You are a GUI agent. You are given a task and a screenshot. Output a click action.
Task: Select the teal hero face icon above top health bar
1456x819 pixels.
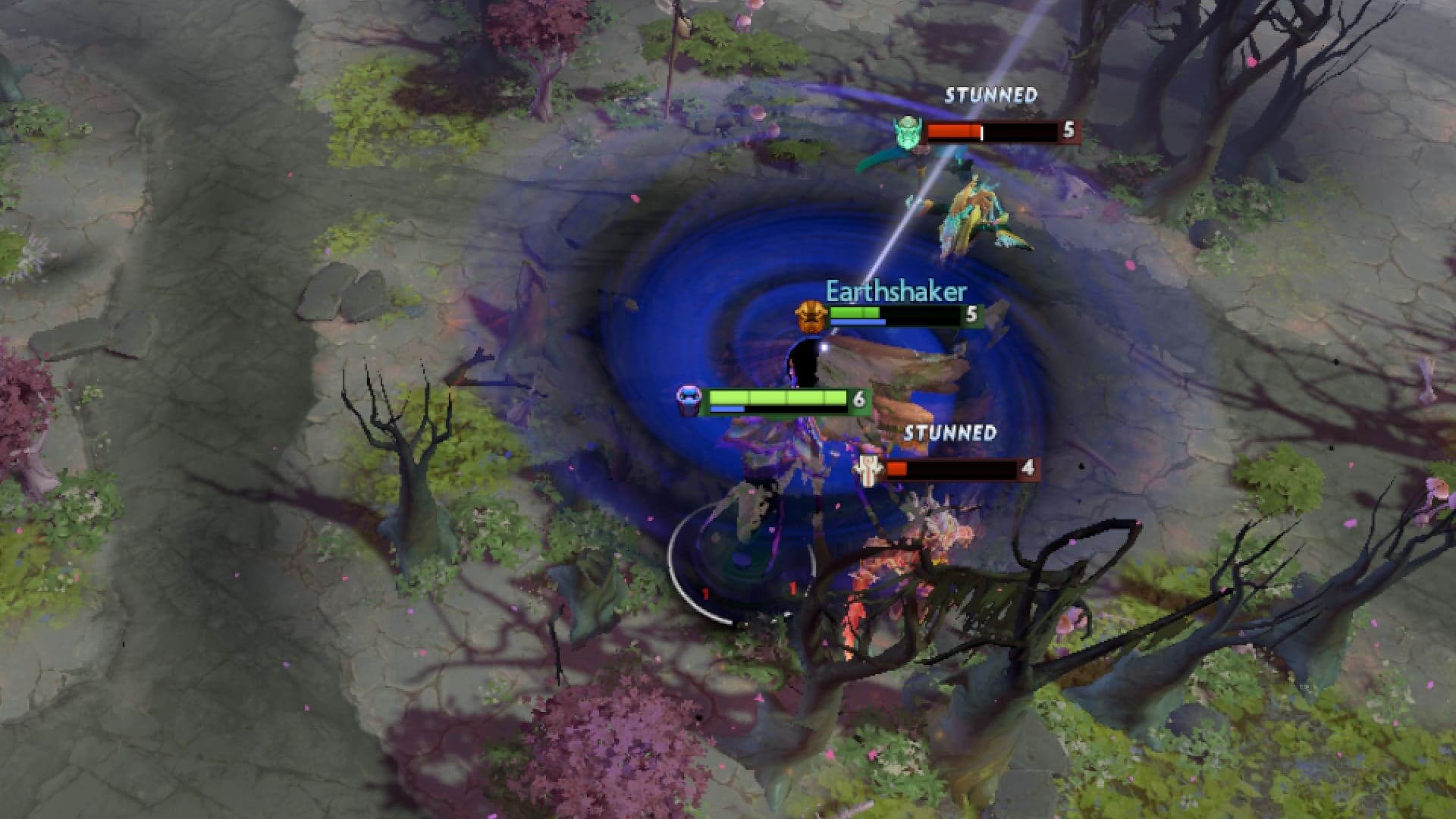tap(909, 130)
